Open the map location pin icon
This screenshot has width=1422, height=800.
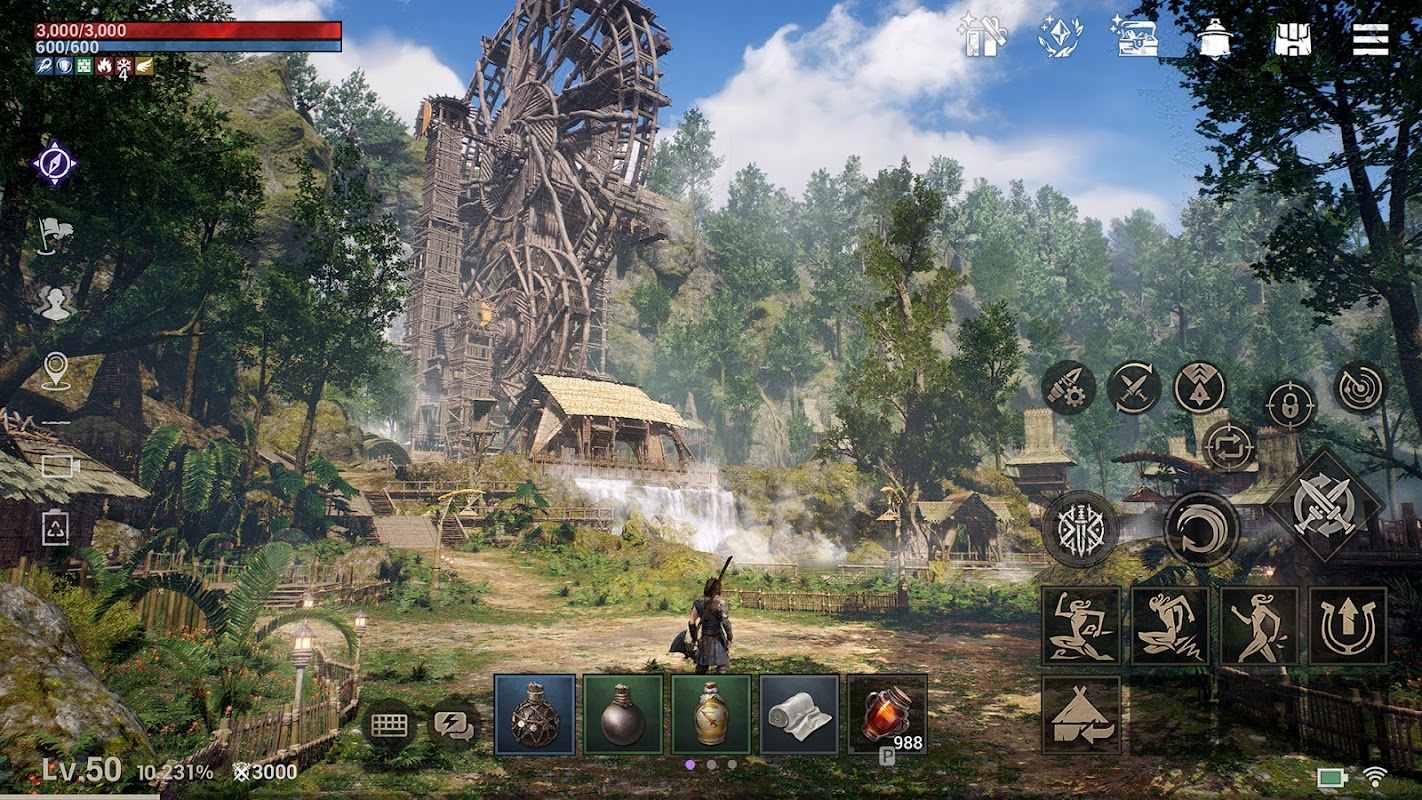pyautogui.click(x=56, y=370)
